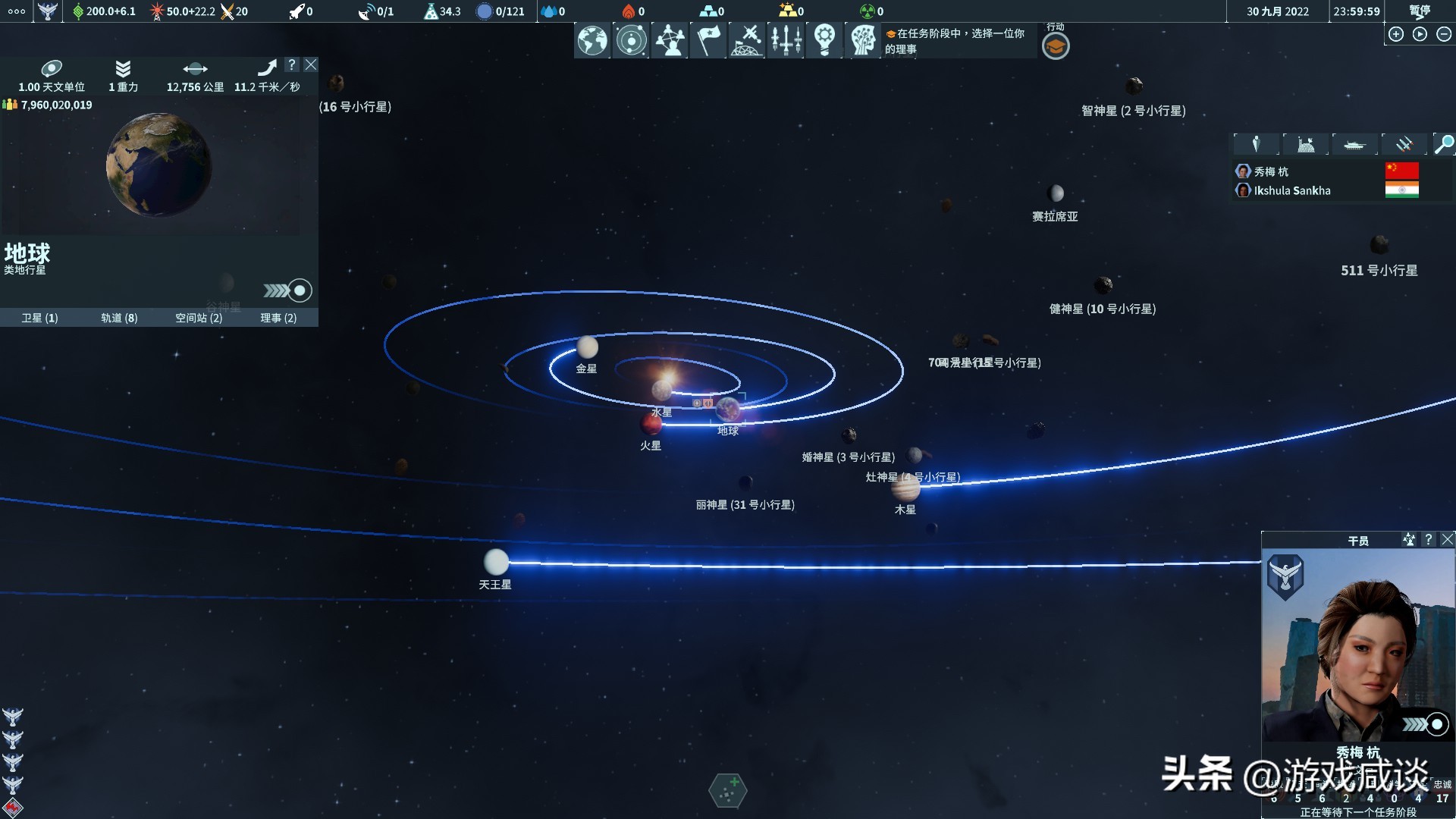Viewport: 1456px width, 819px height.
Task: Switch to the 理事 (2) tab
Action: click(276, 318)
